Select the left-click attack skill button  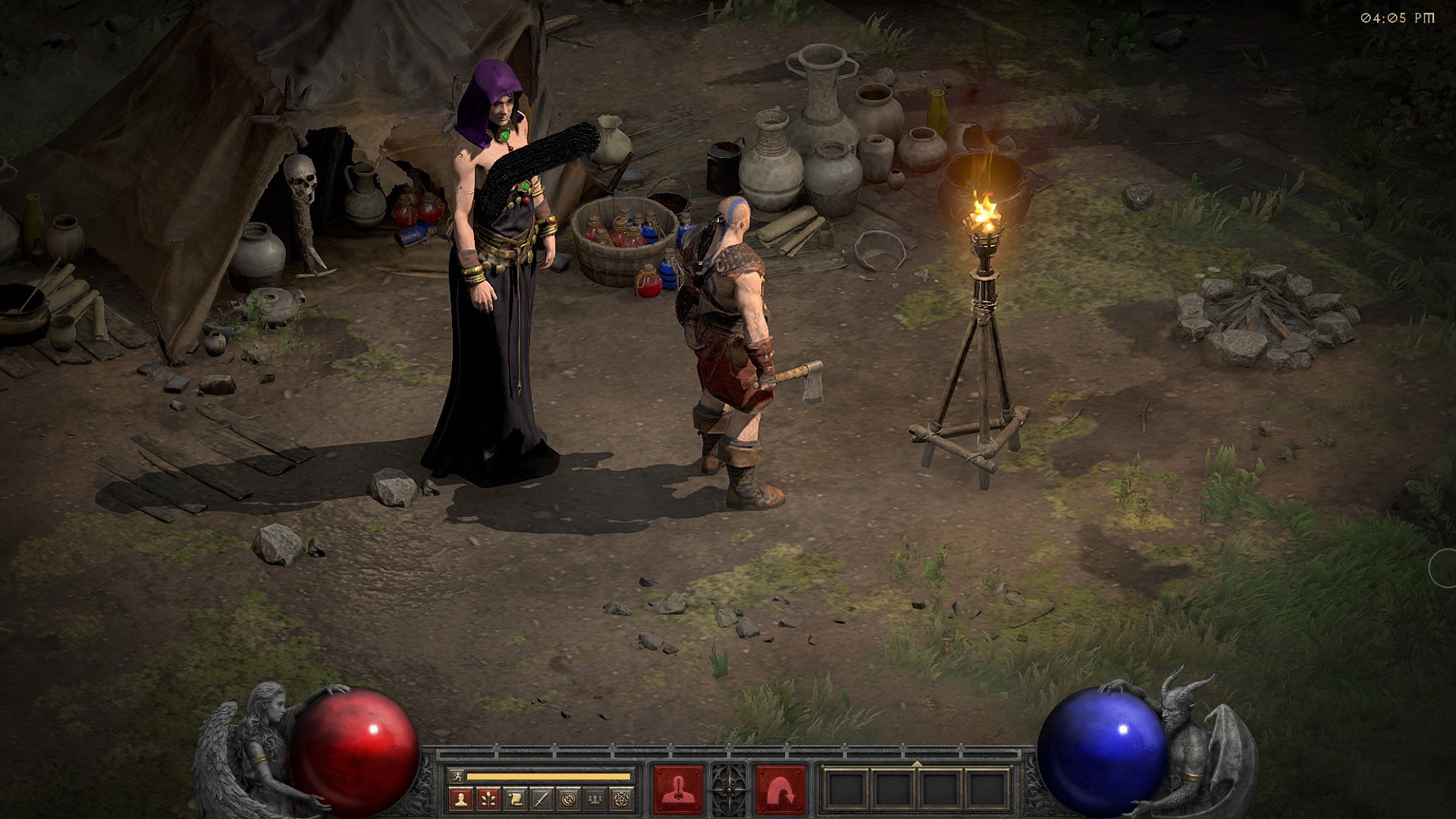(x=678, y=789)
